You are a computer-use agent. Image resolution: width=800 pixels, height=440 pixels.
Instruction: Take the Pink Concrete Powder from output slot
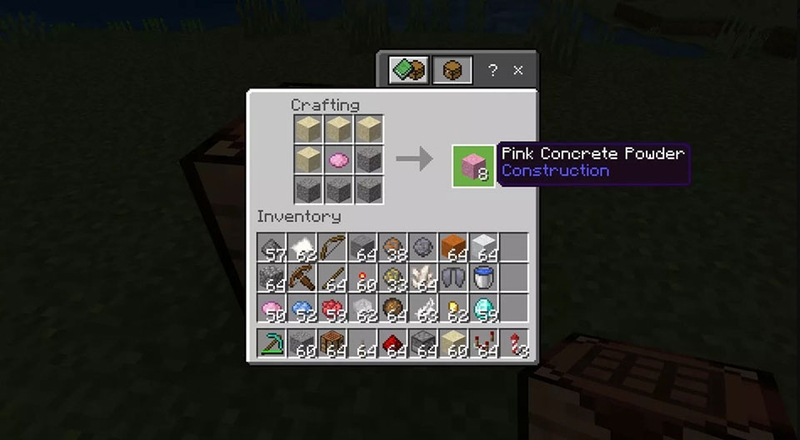click(x=473, y=166)
